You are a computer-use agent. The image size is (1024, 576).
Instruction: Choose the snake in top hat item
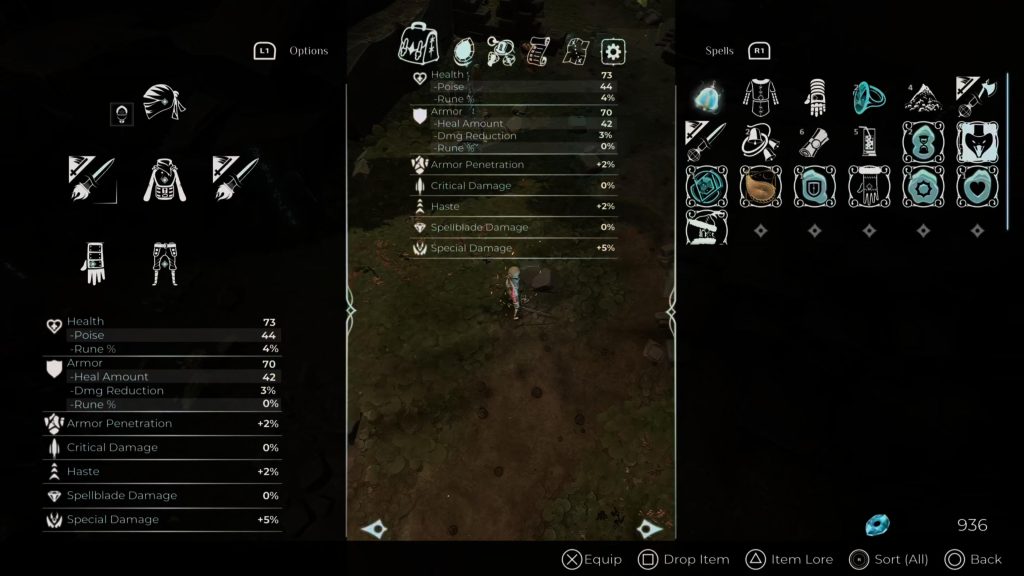point(975,142)
